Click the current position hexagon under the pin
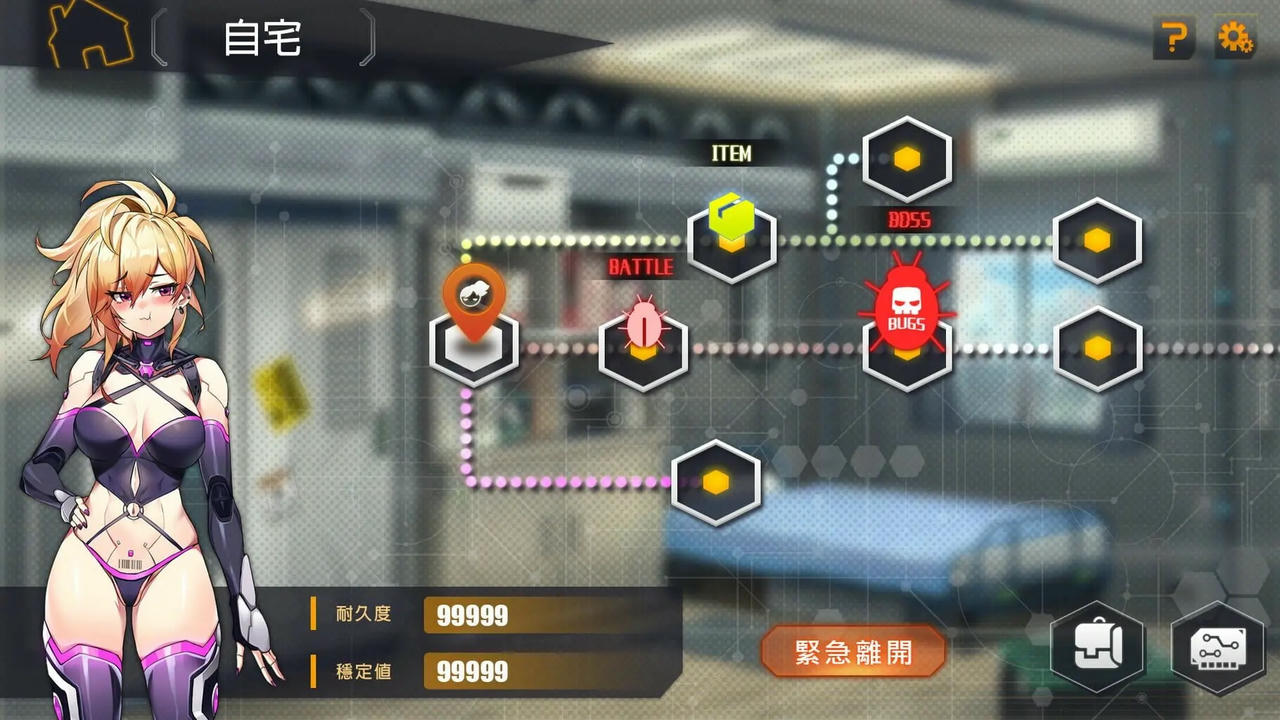Viewport: 1280px width, 720px height. pos(475,348)
